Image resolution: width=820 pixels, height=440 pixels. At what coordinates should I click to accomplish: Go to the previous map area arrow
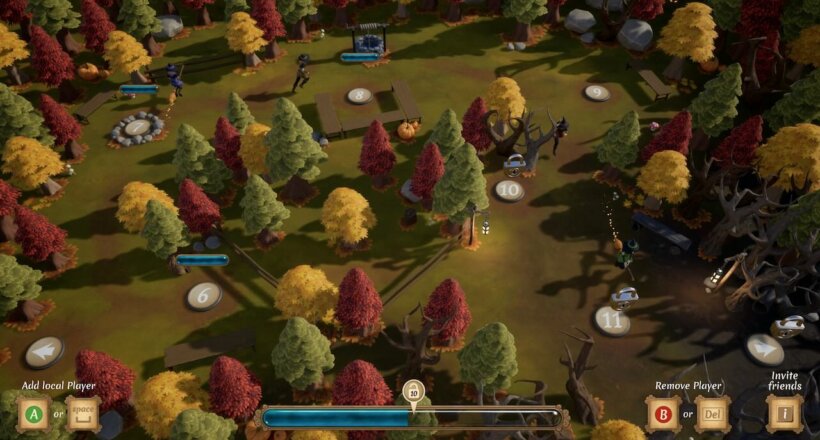click(44, 351)
